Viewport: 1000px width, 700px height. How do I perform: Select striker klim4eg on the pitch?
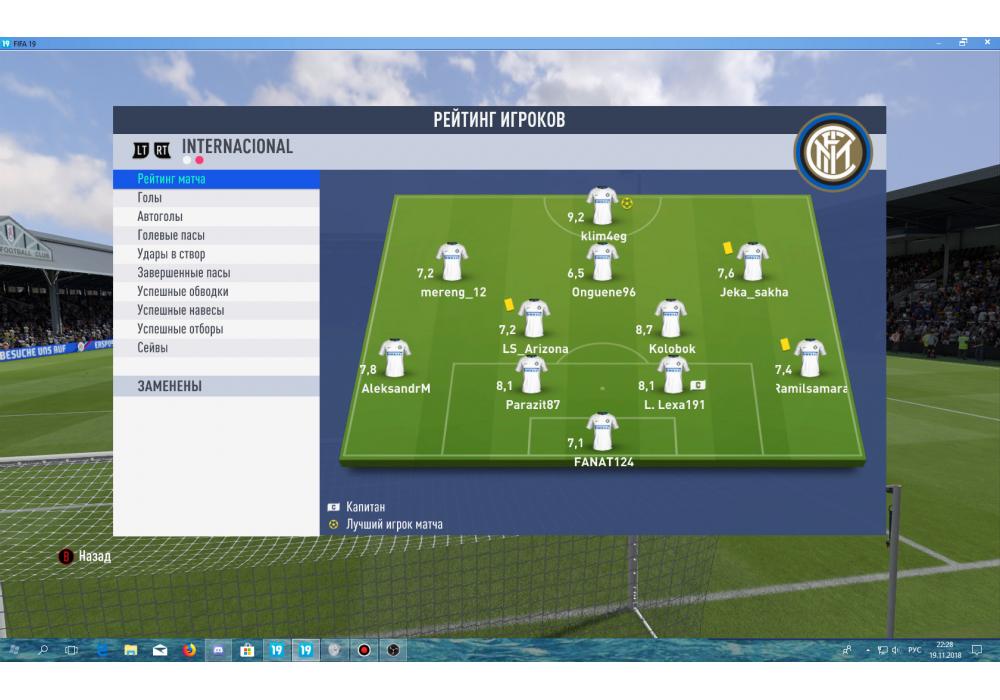(x=602, y=207)
